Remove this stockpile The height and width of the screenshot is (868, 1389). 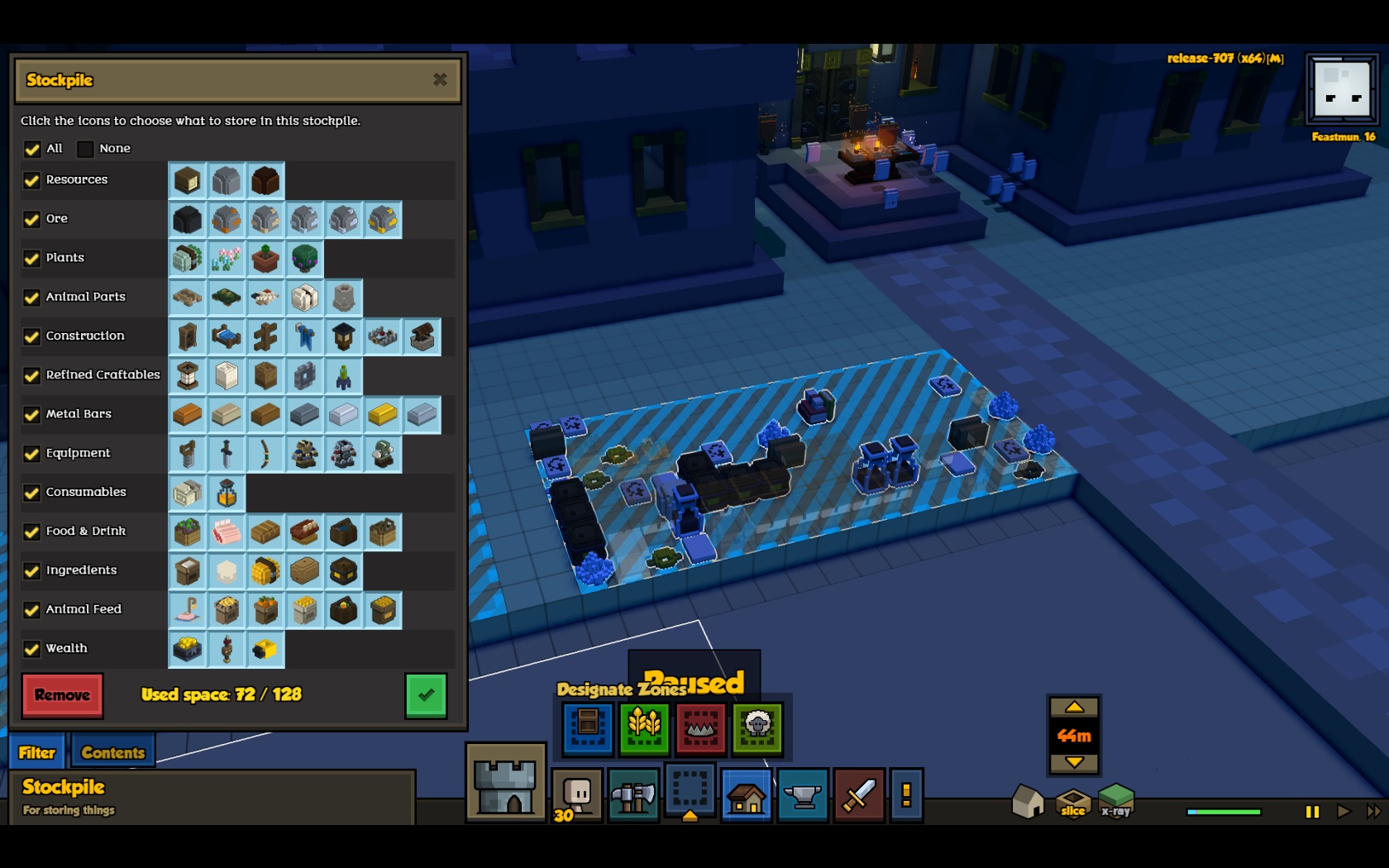click(62, 695)
